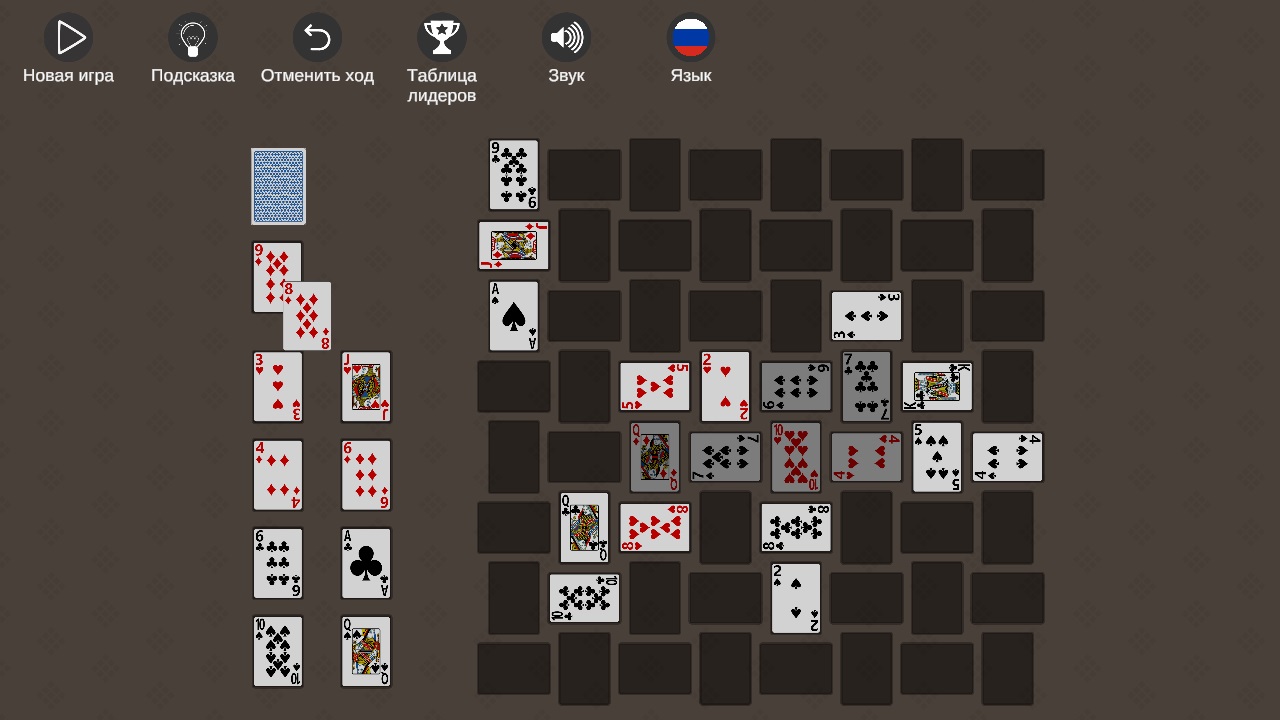Select the Ace of spades on the board
Screen dimensions: 1280x720
point(513,315)
